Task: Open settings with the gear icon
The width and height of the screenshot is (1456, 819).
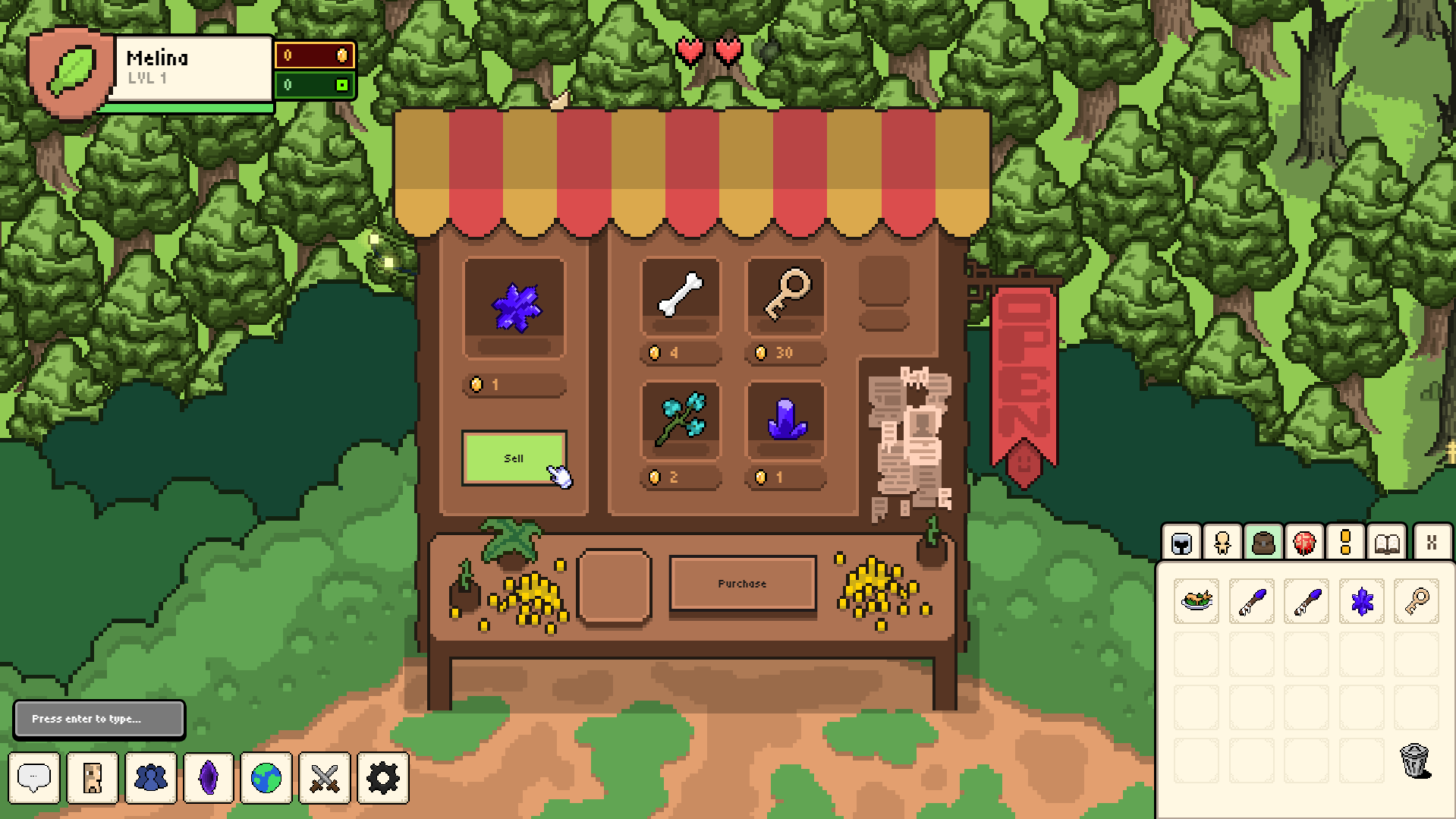Action: 382,778
